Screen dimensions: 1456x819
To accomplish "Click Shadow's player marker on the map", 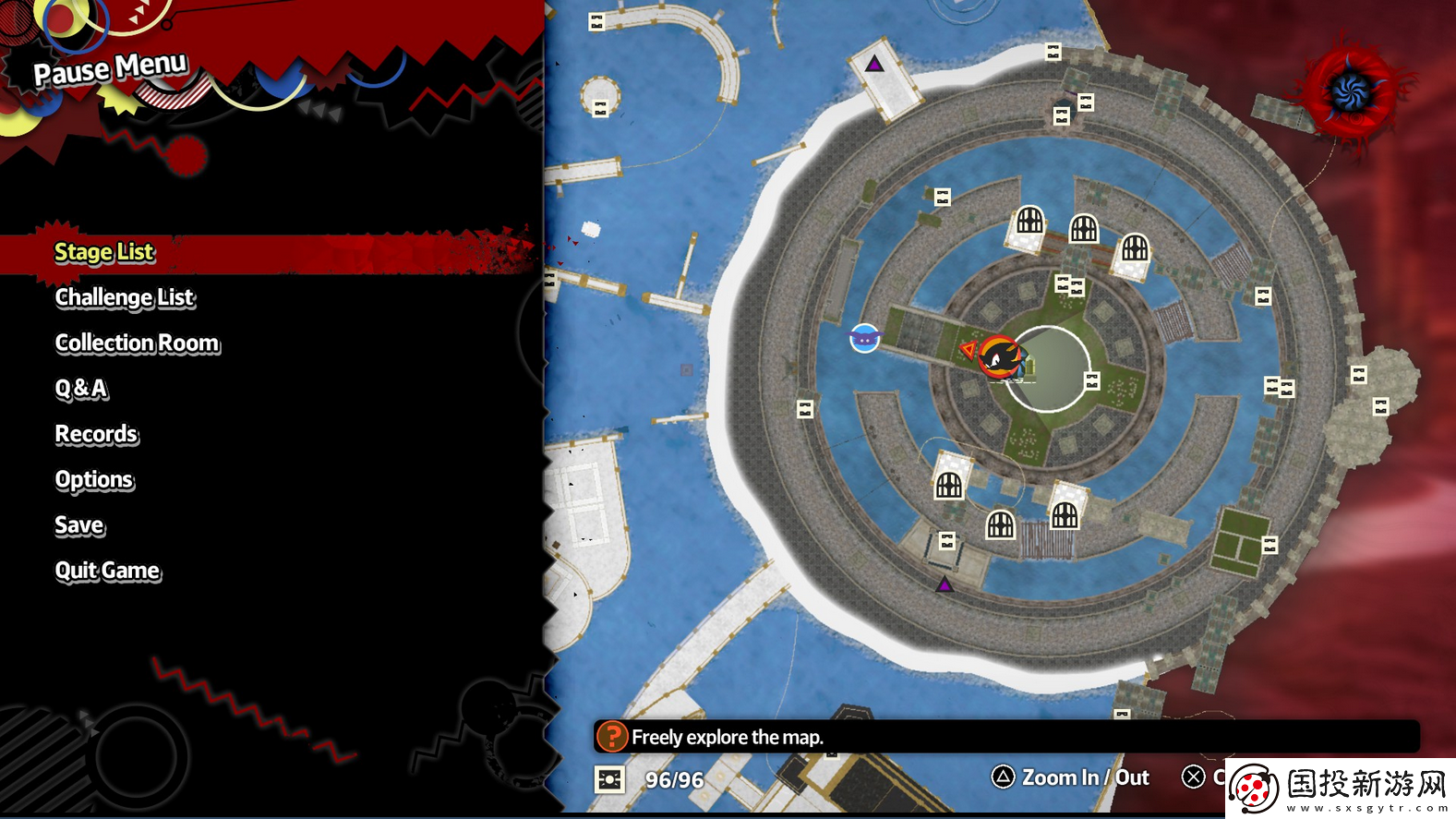I will (999, 356).
